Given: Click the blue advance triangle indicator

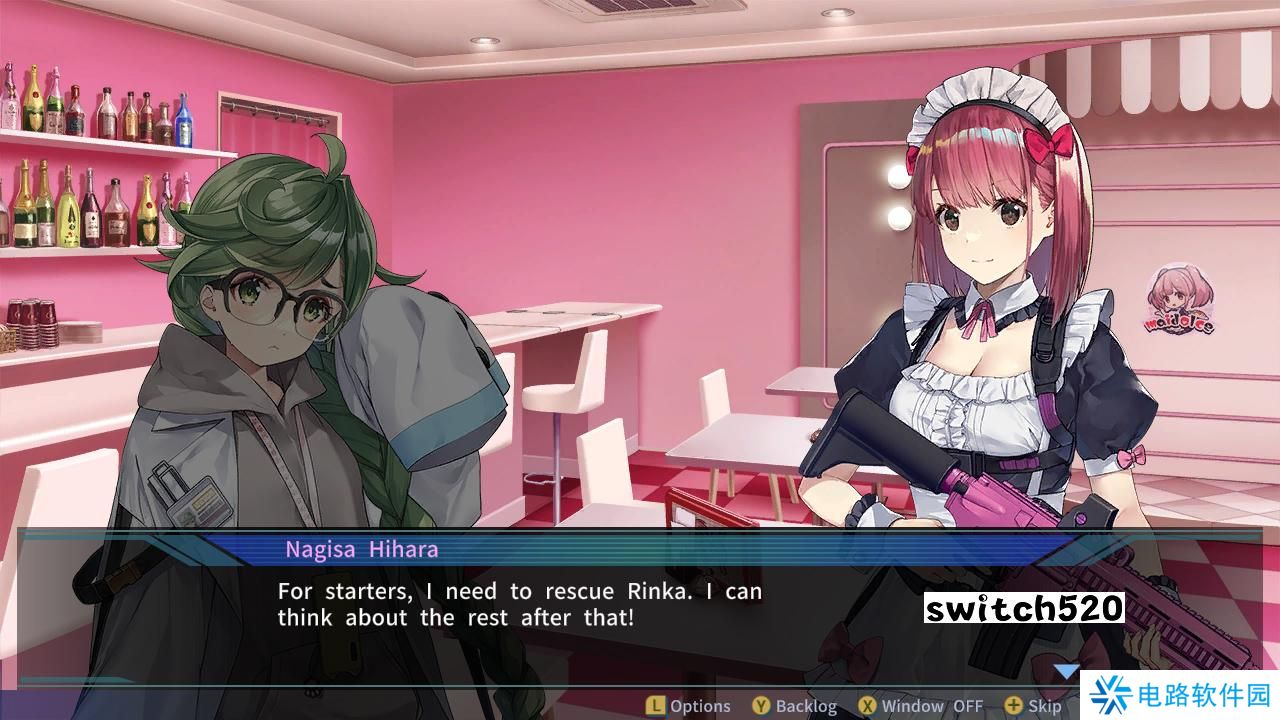Looking at the screenshot, I should pyautogui.click(x=1066, y=671).
